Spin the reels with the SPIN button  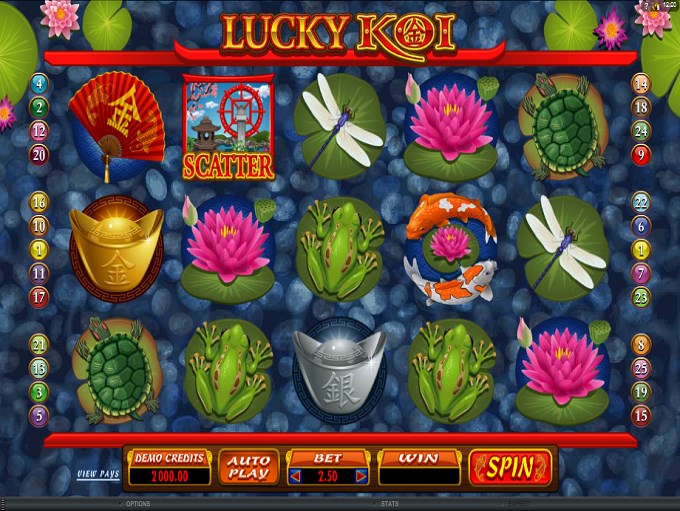point(510,467)
